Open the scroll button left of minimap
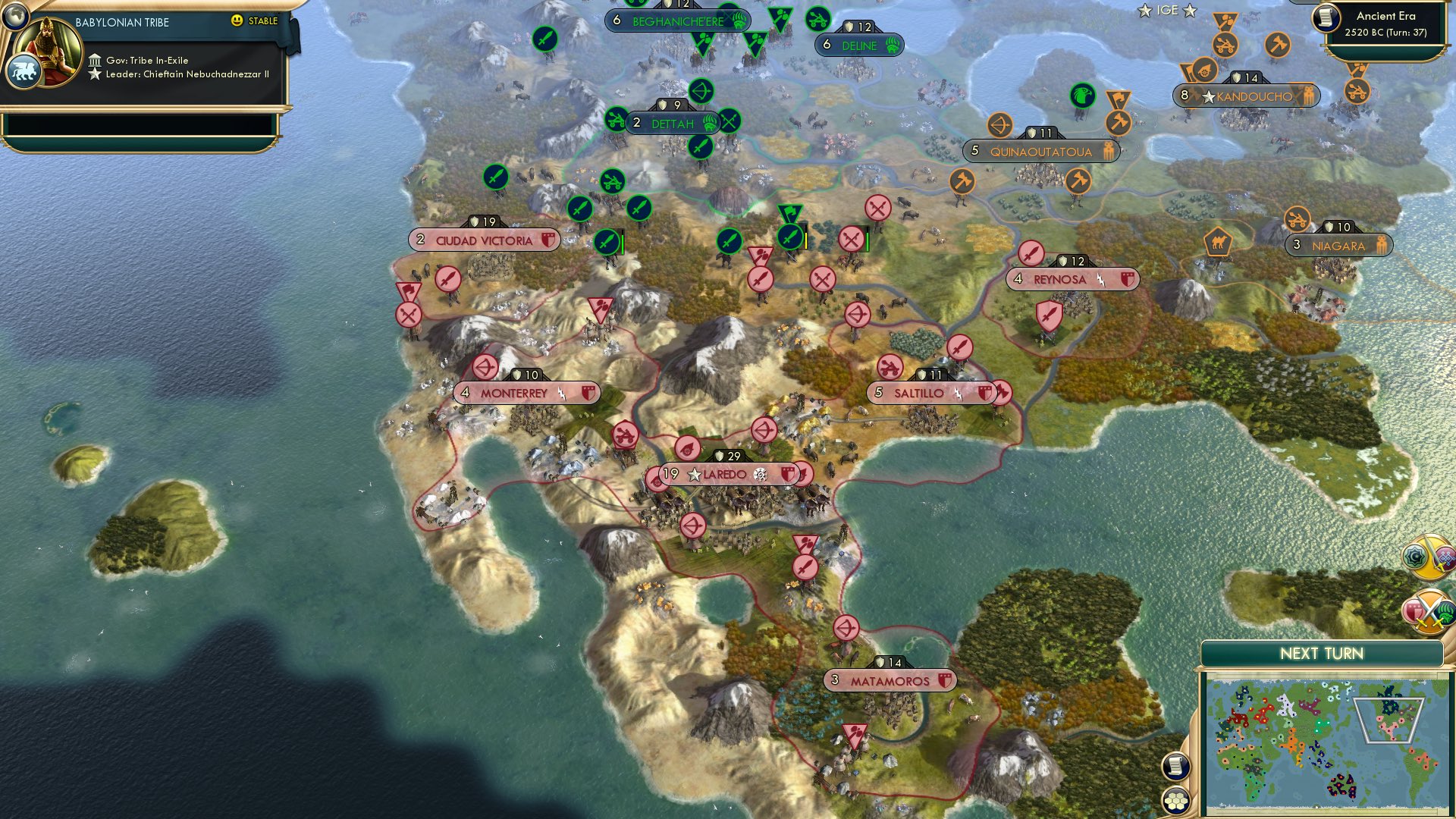This screenshot has width=1456, height=819. 1175,766
